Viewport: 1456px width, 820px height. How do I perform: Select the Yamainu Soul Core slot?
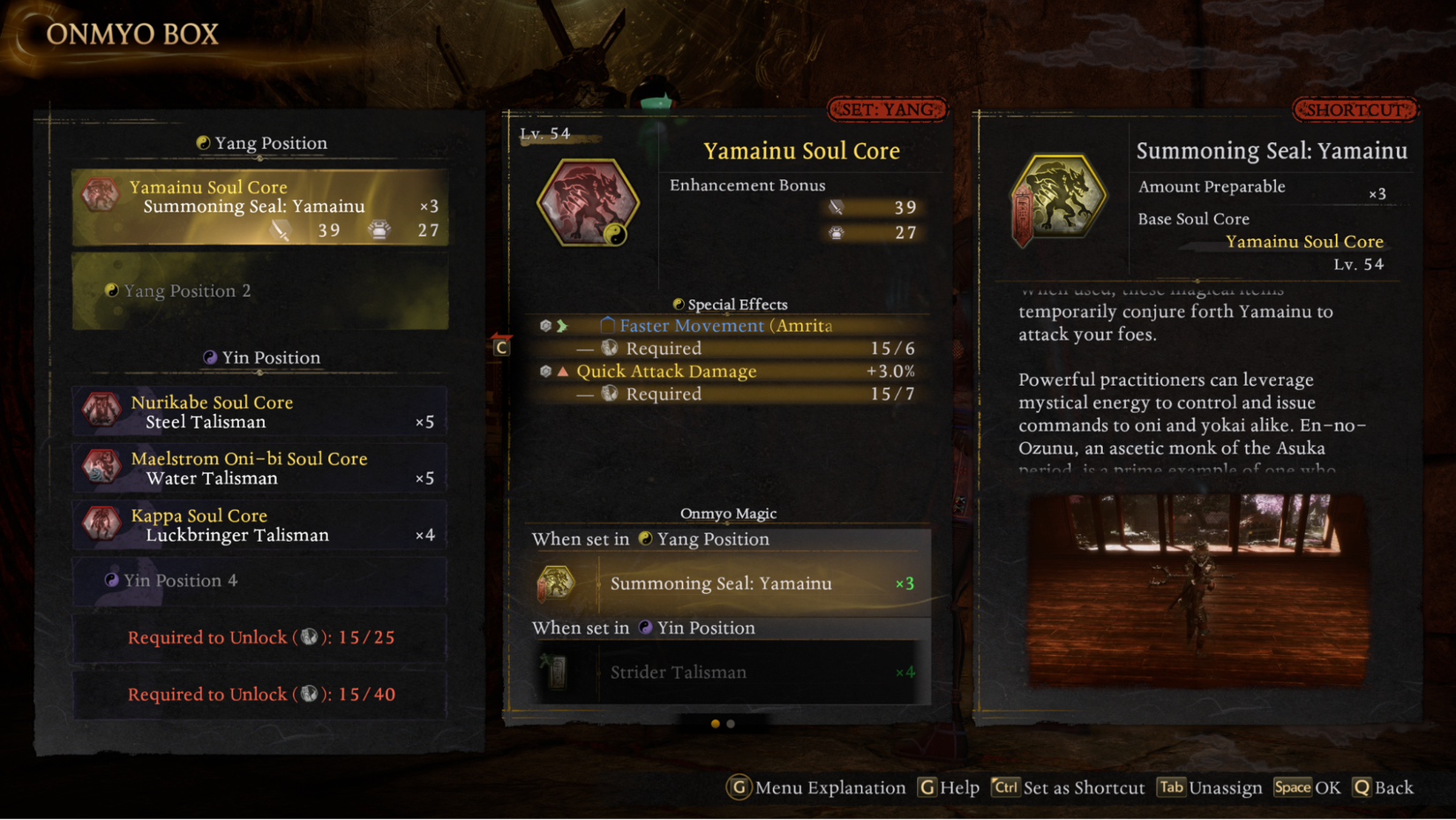coord(259,207)
